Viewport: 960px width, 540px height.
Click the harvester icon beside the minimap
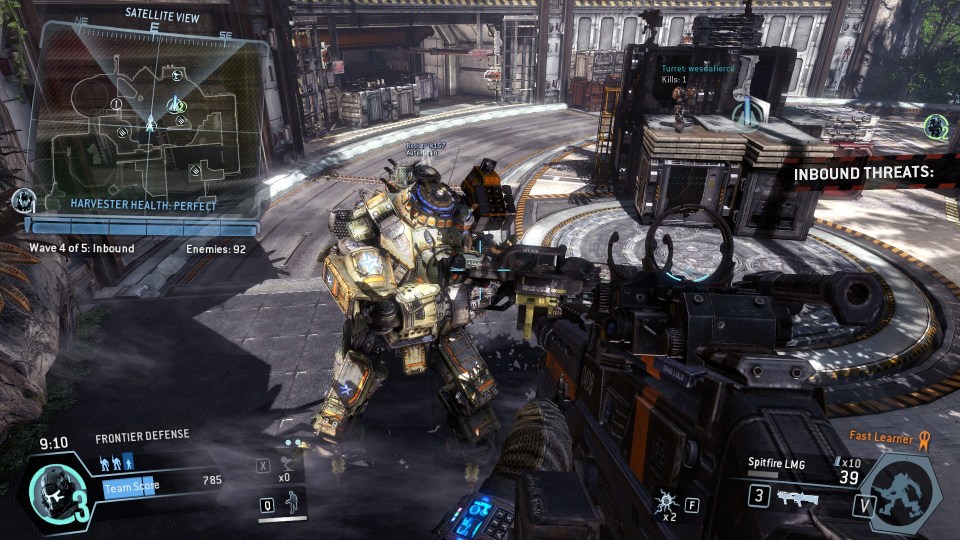[23, 200]
